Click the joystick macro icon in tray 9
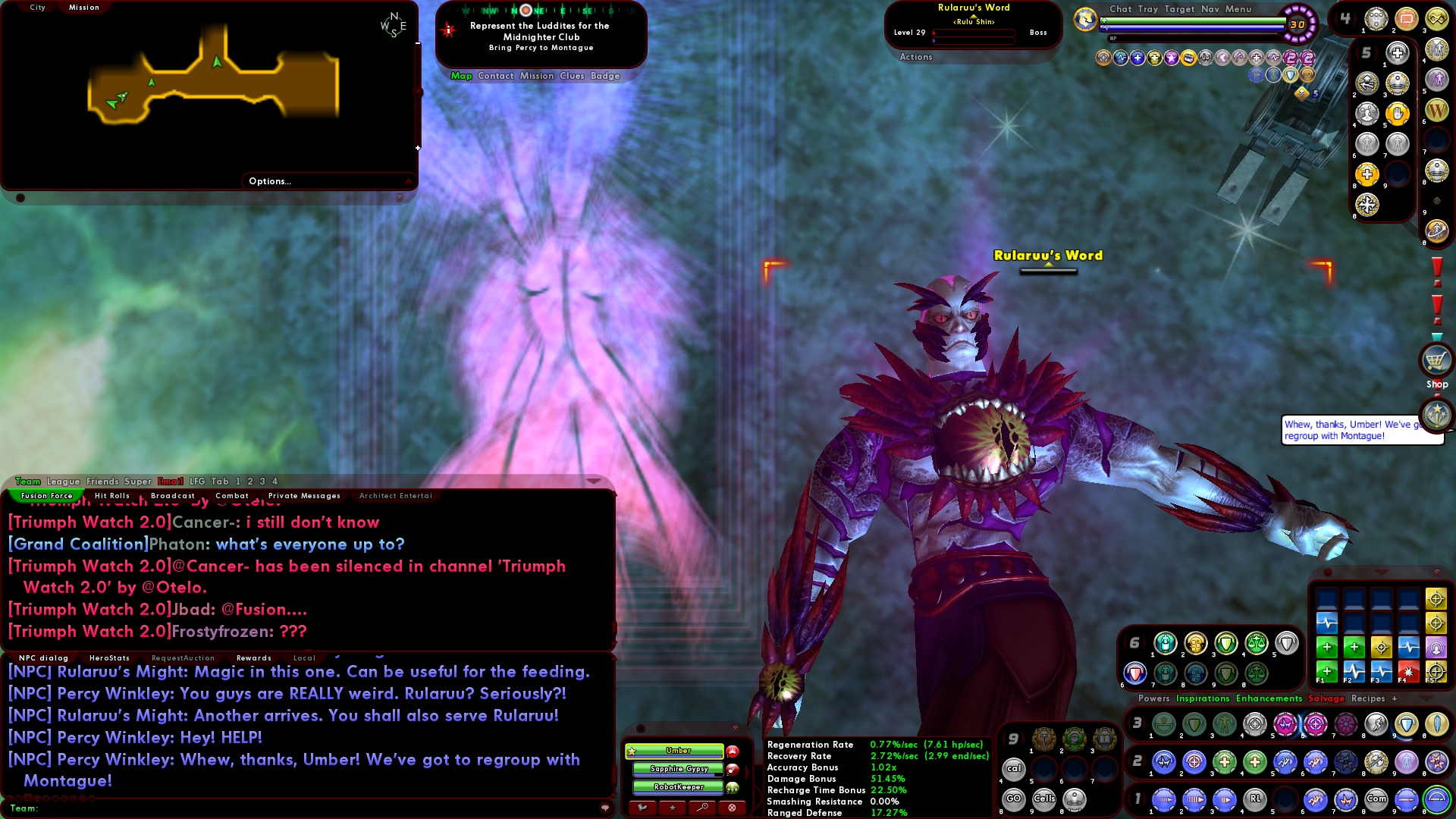The height and width of the screenshot is (819, 1456). coord(1075,799)
